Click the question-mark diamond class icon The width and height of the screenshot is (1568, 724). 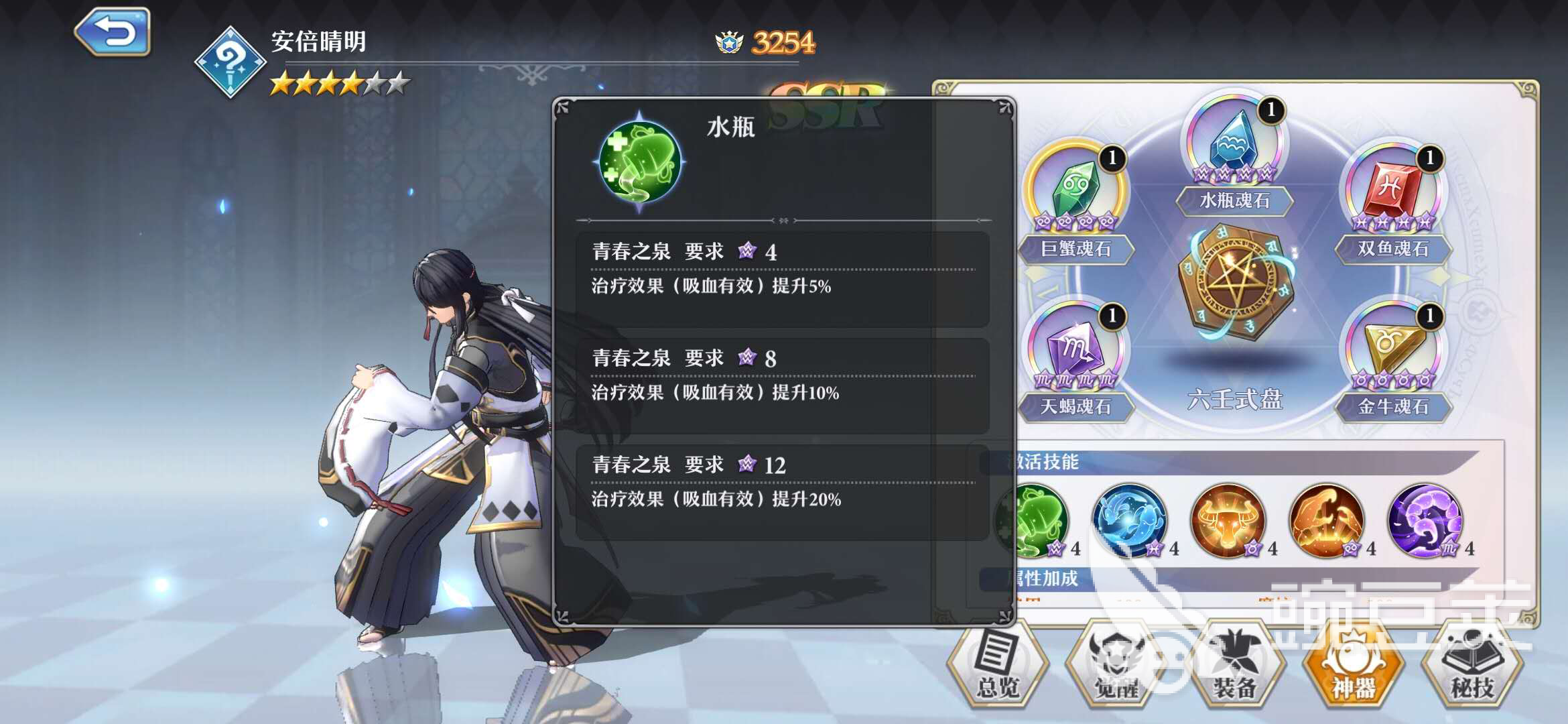point(230,62)
